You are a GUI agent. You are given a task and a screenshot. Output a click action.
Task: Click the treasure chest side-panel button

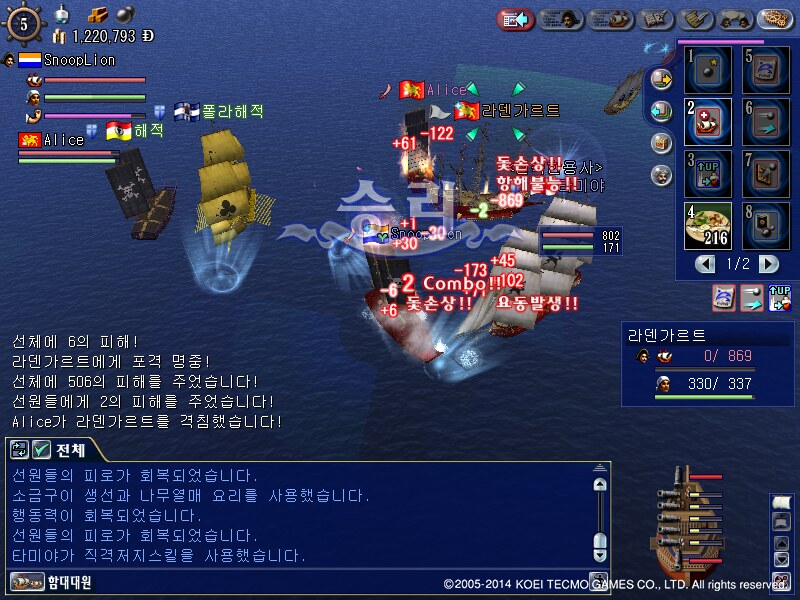pos(660,143)
